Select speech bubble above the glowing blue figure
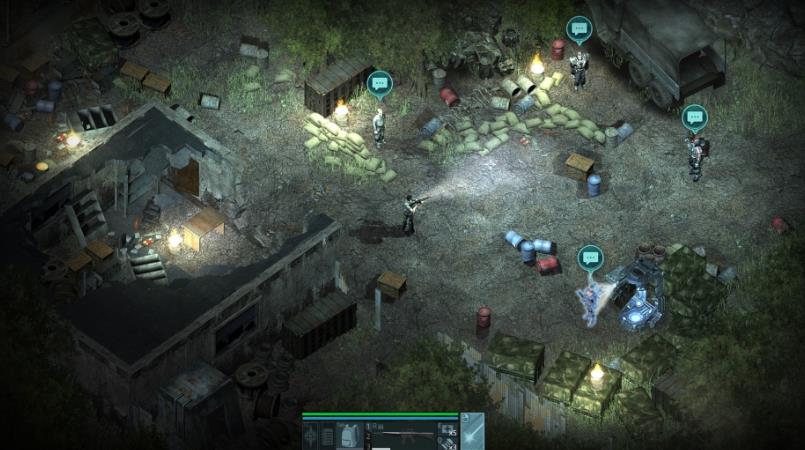The width and height of the screenshot is (805, 450). point(590,257)
